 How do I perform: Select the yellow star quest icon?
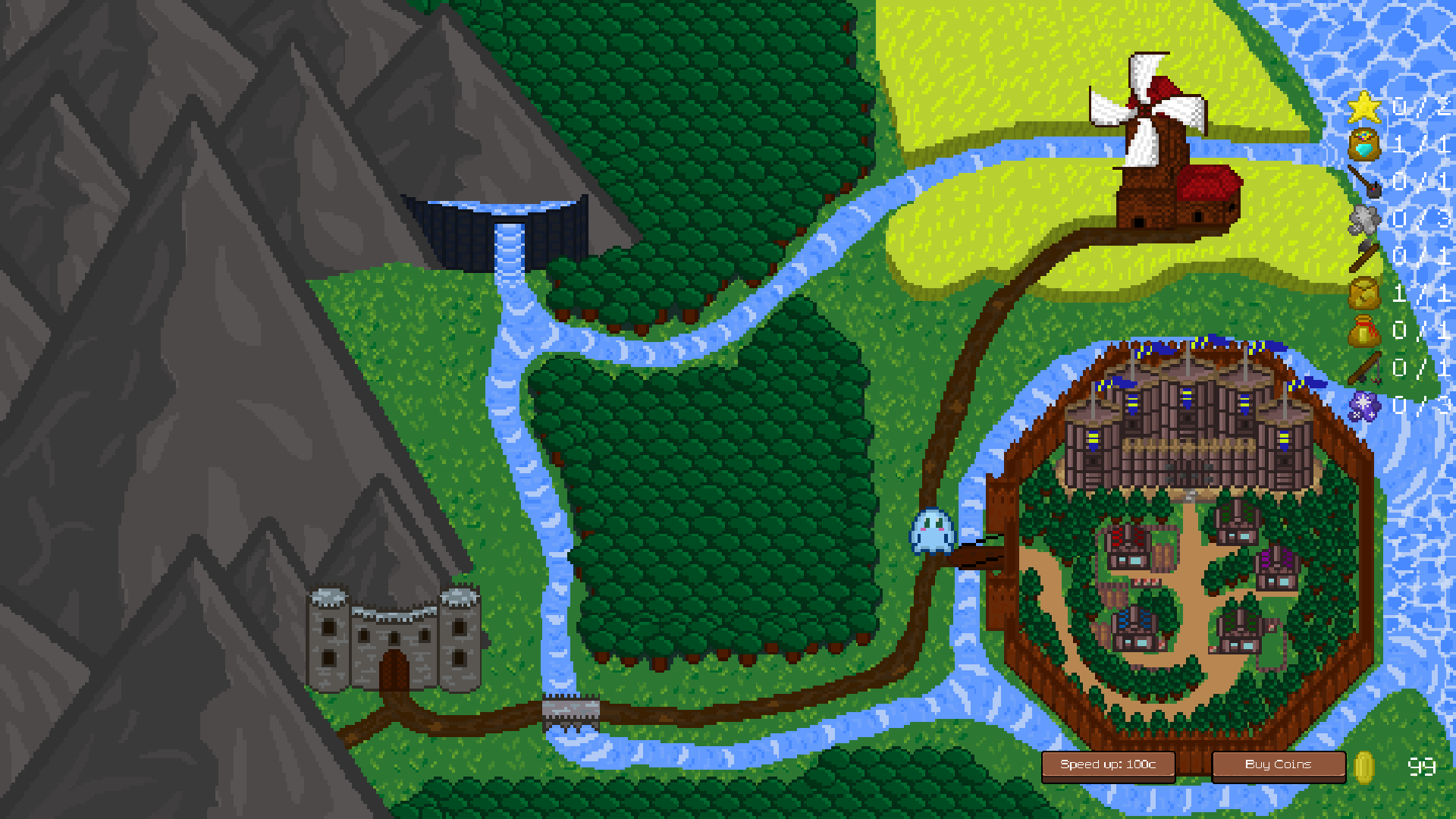[1365, 108]
